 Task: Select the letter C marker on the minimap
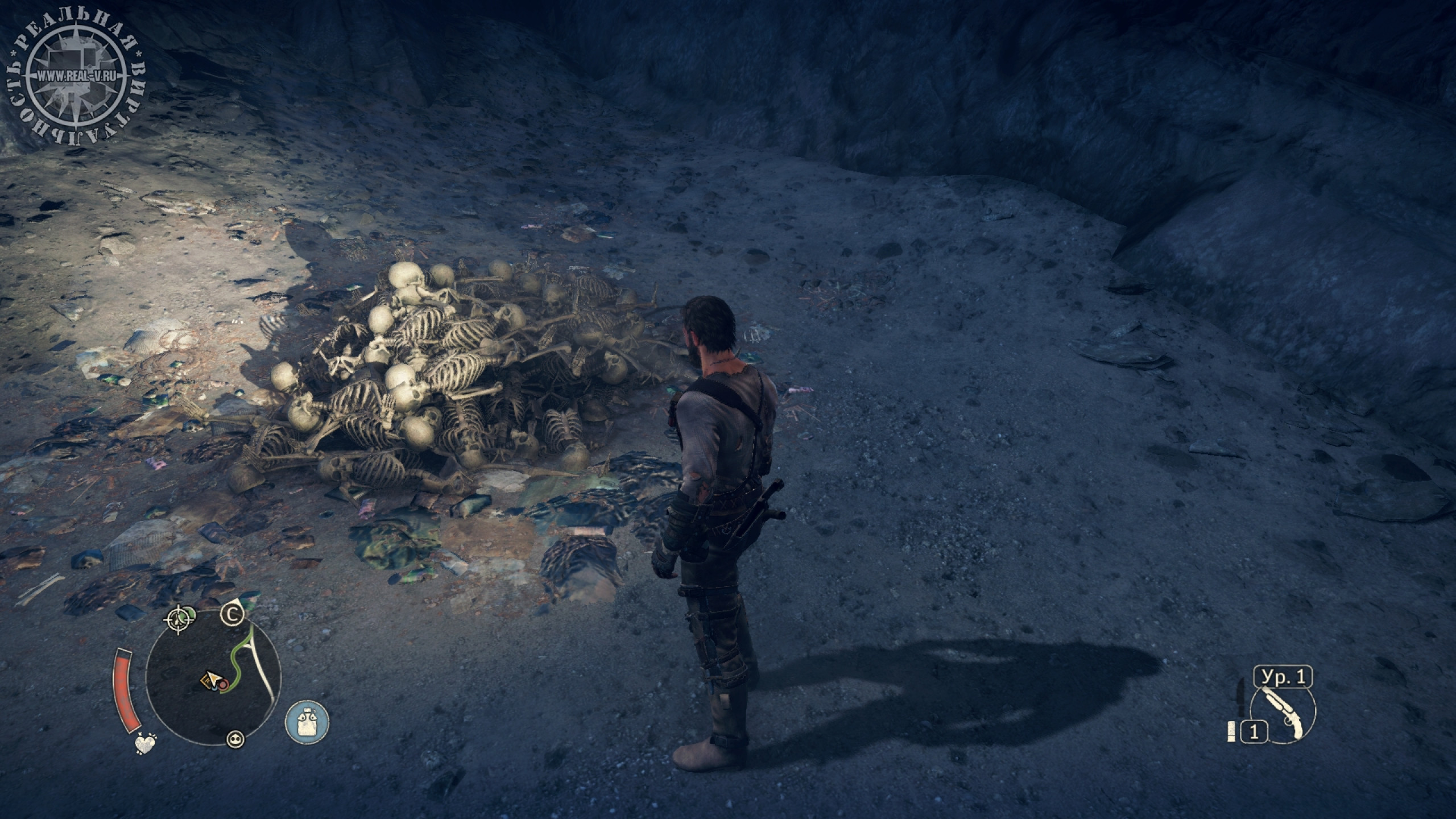232,614
